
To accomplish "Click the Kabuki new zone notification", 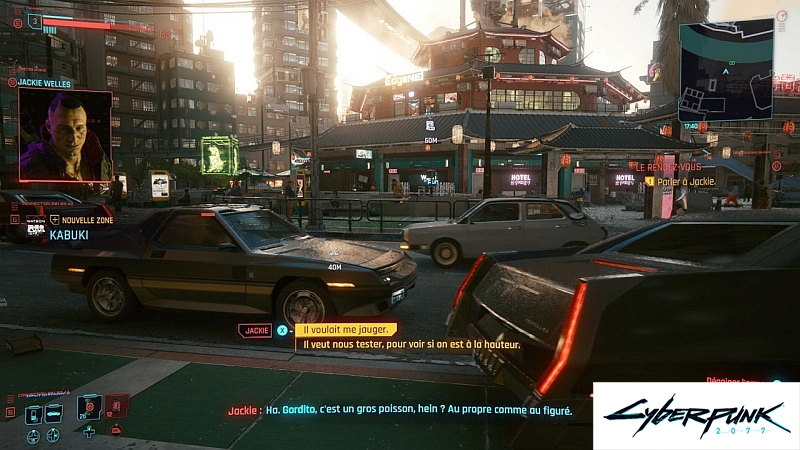I will (60, 227).
